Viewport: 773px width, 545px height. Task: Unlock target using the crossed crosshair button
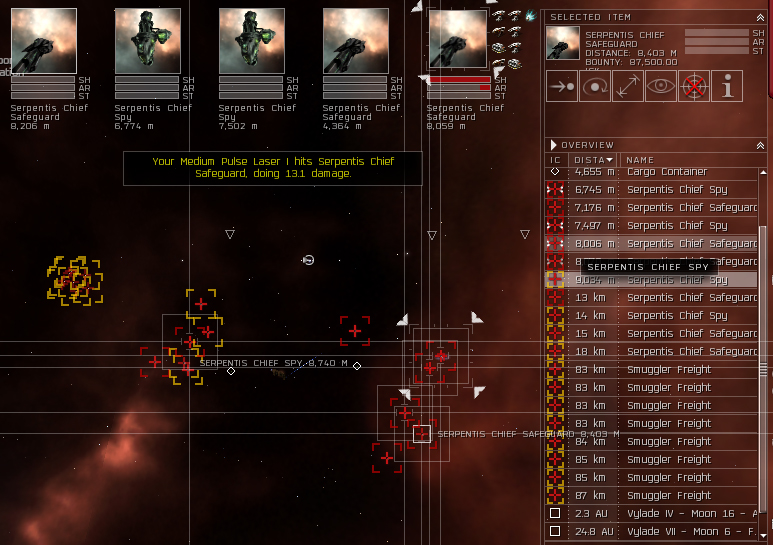point(693,87)
